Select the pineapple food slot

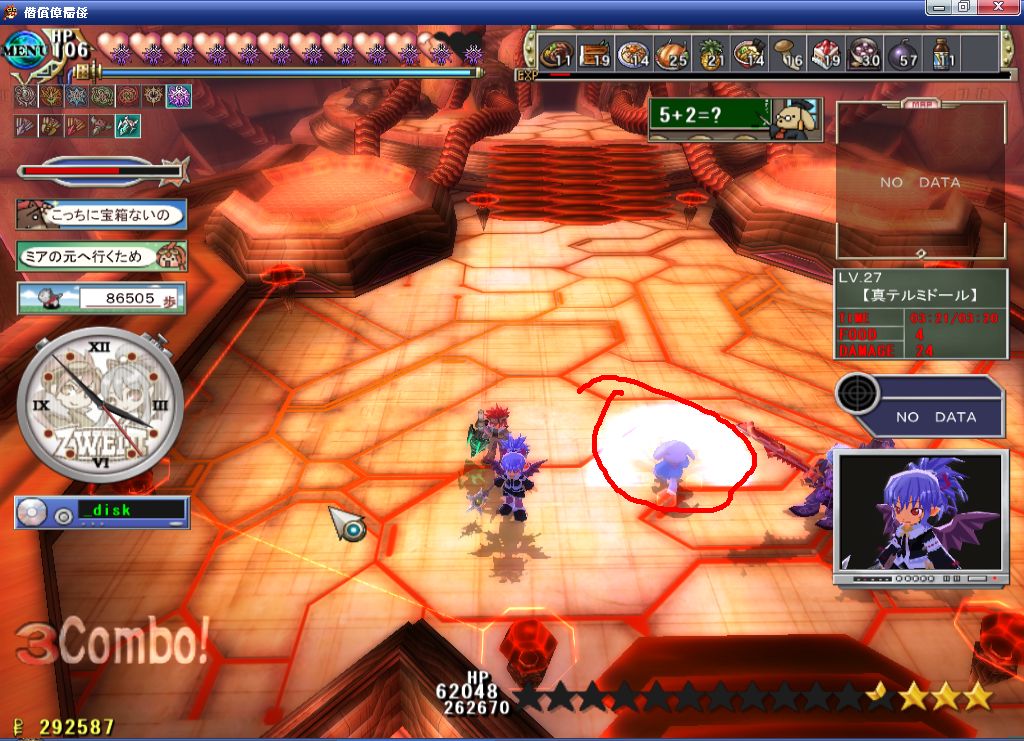click(x=711, y=53)
